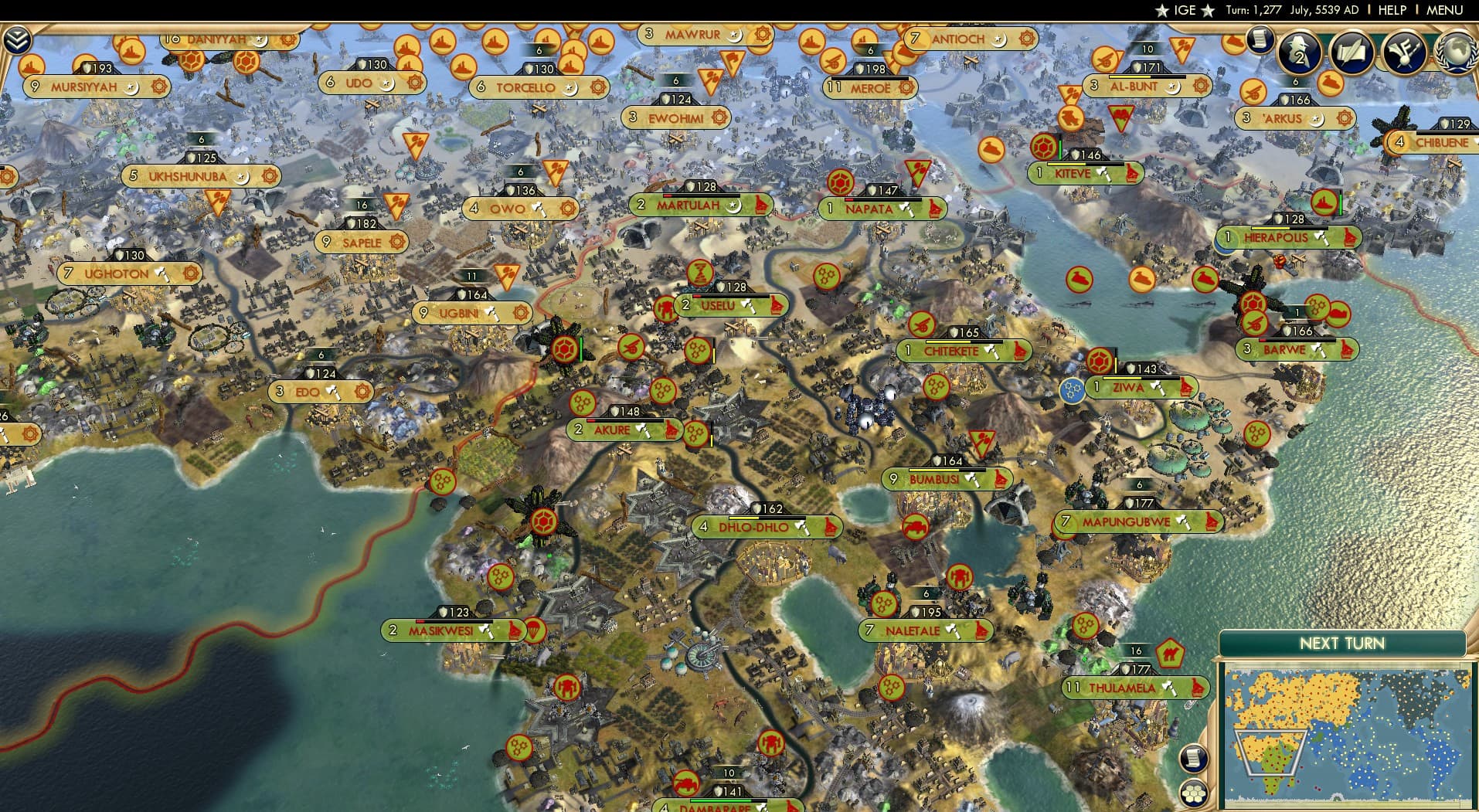This screenshot has width=1479, height=812.
Task: Open HELP from the top bar
Action: 1392,10
